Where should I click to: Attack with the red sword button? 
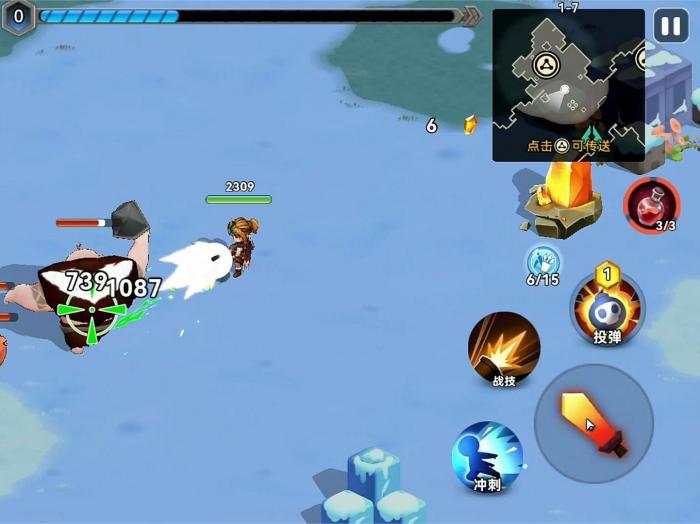(x=594, y=424)
